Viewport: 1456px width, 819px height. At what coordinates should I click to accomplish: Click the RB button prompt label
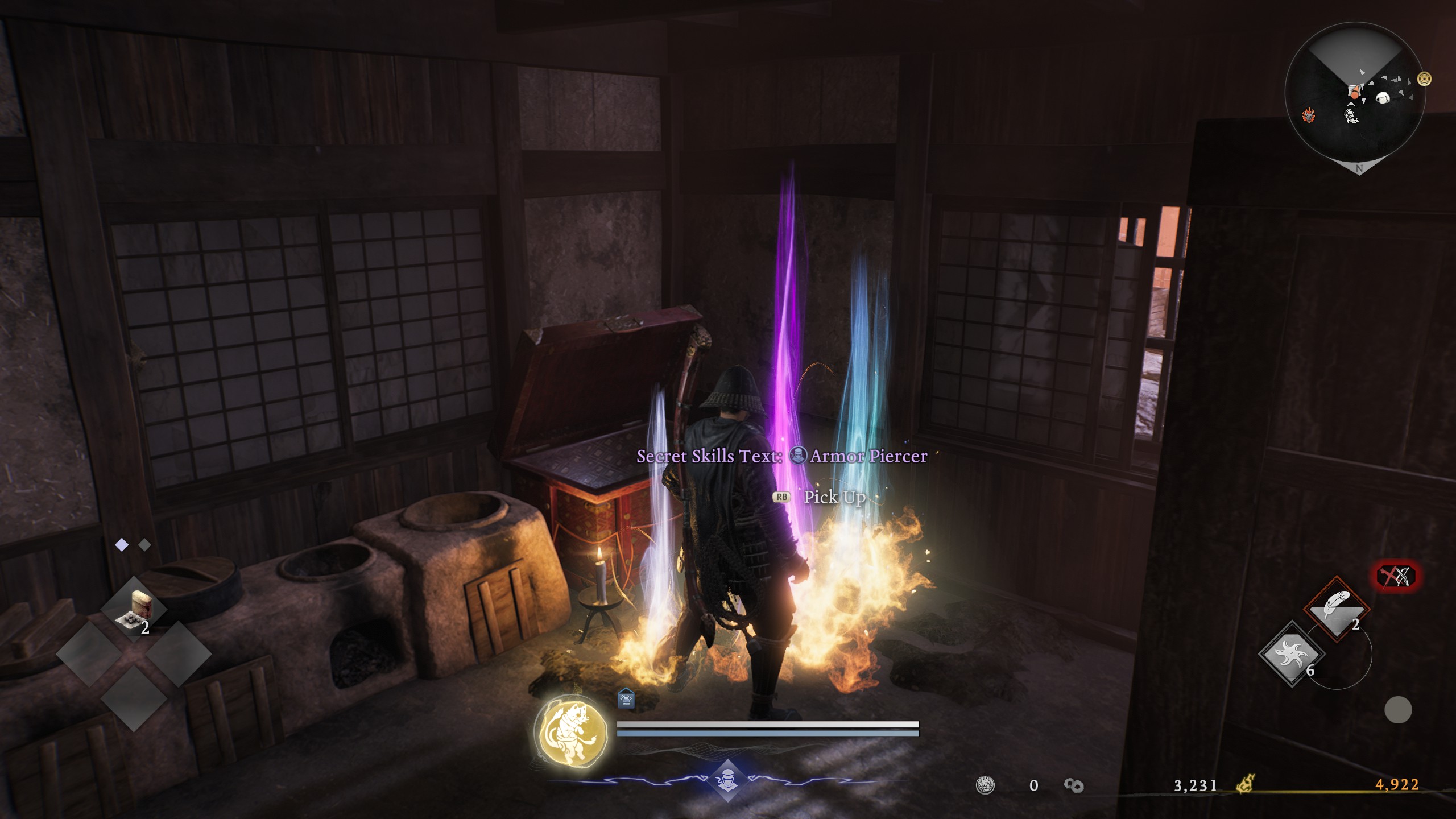(782, 497)
